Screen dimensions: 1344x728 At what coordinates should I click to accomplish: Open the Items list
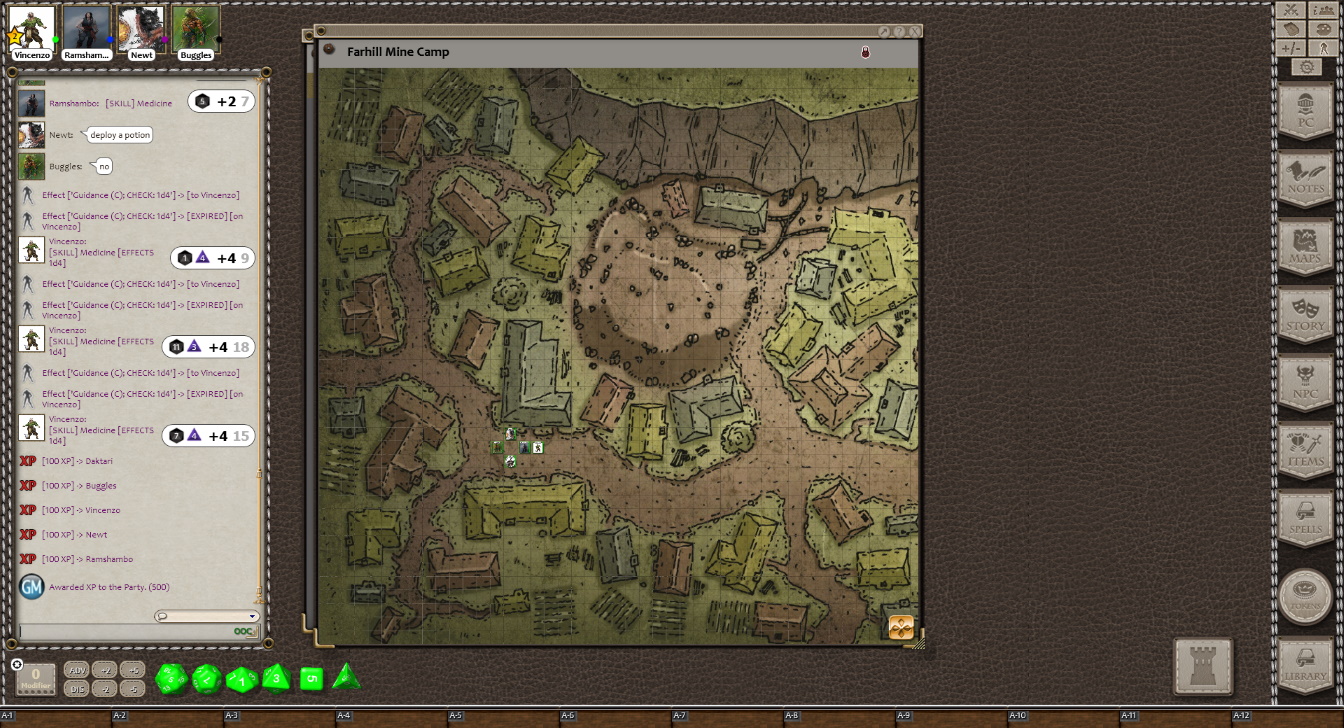(x=1305, y=450)
